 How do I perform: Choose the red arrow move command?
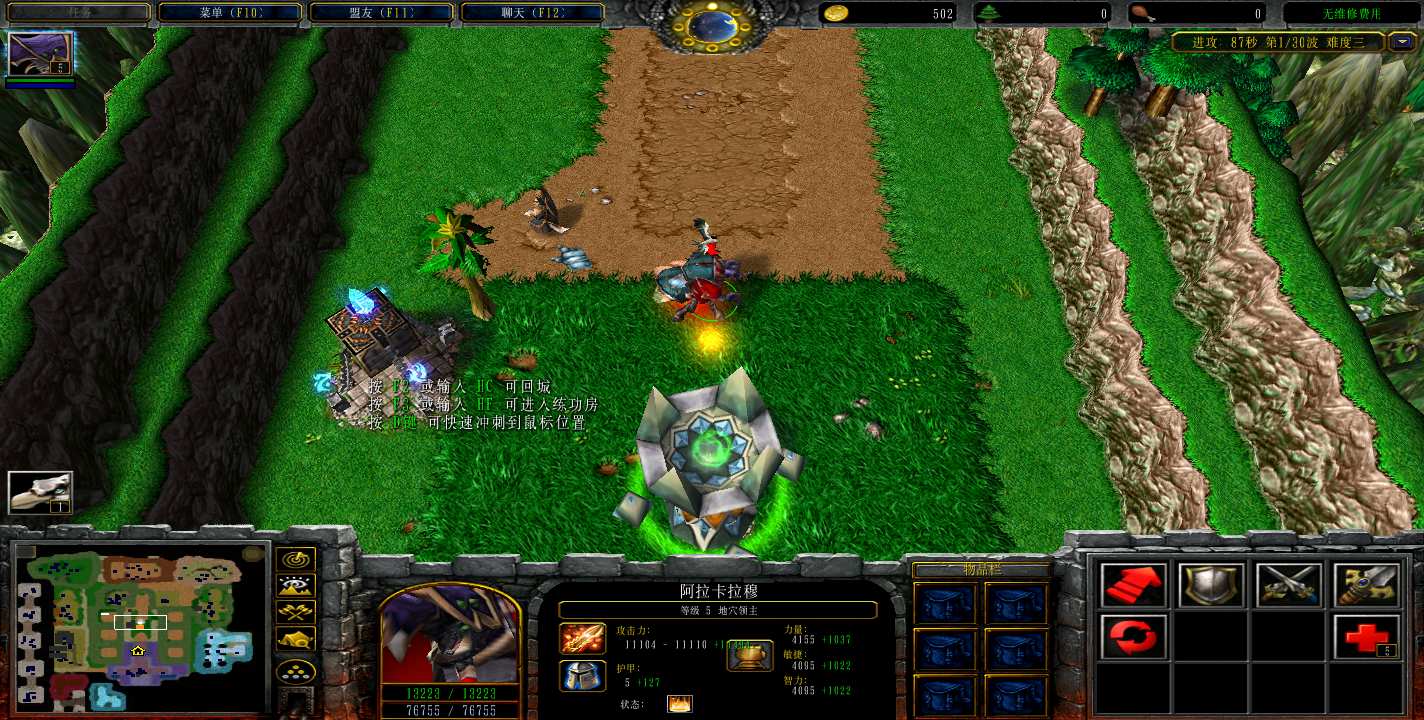point(1133,586)
